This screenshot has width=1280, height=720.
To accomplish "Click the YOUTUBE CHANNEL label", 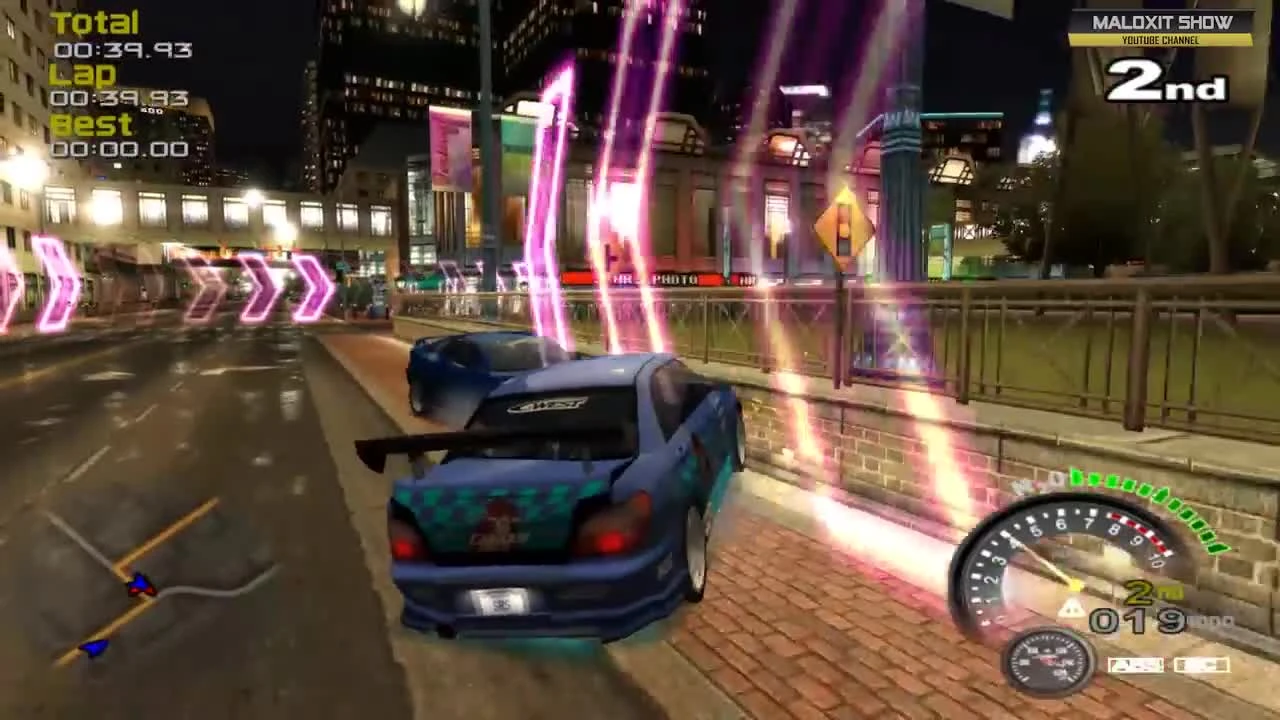I will click(1159, 41).
